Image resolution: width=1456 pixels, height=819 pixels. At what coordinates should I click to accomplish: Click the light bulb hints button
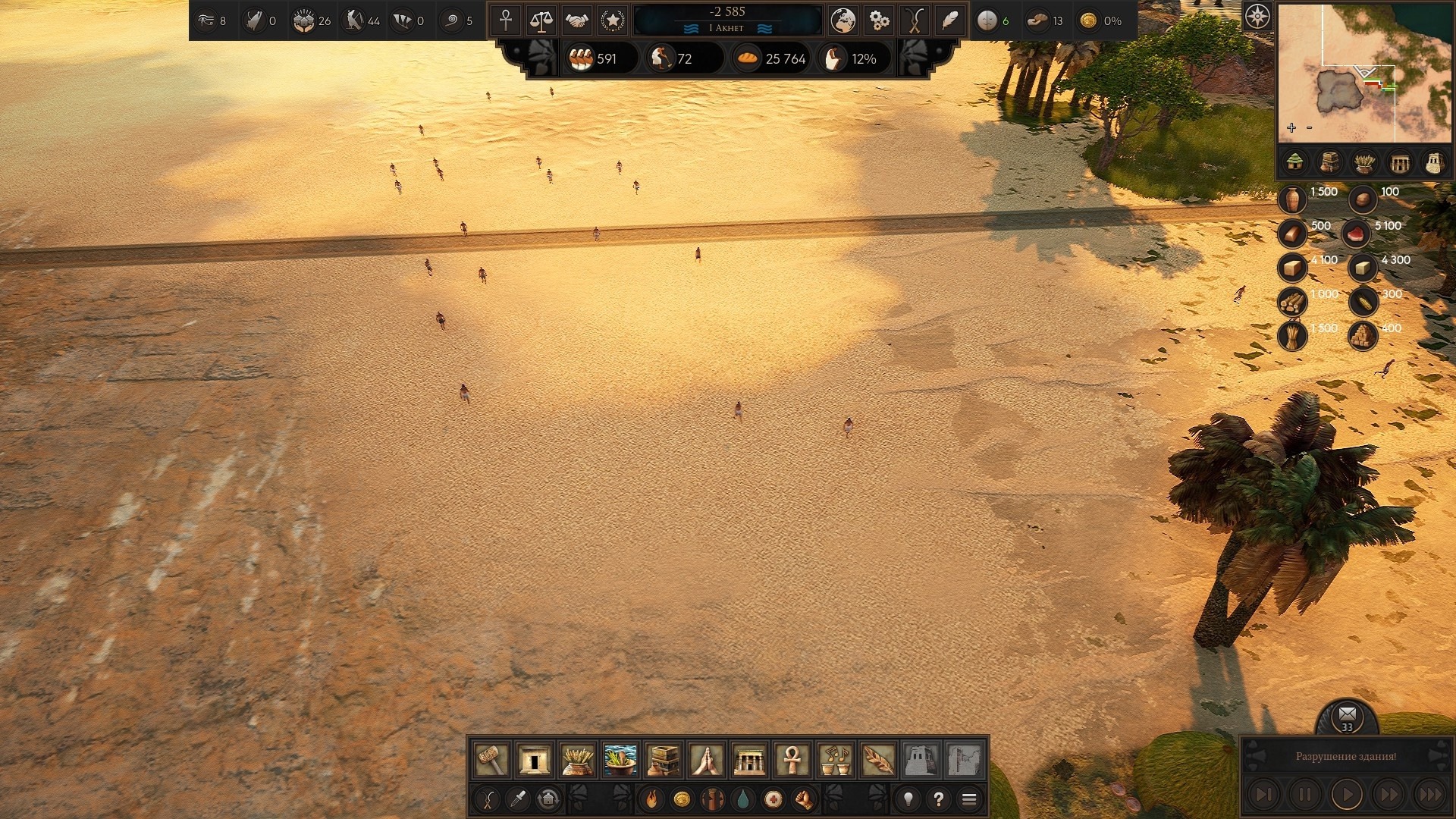[x=908, y=799]
